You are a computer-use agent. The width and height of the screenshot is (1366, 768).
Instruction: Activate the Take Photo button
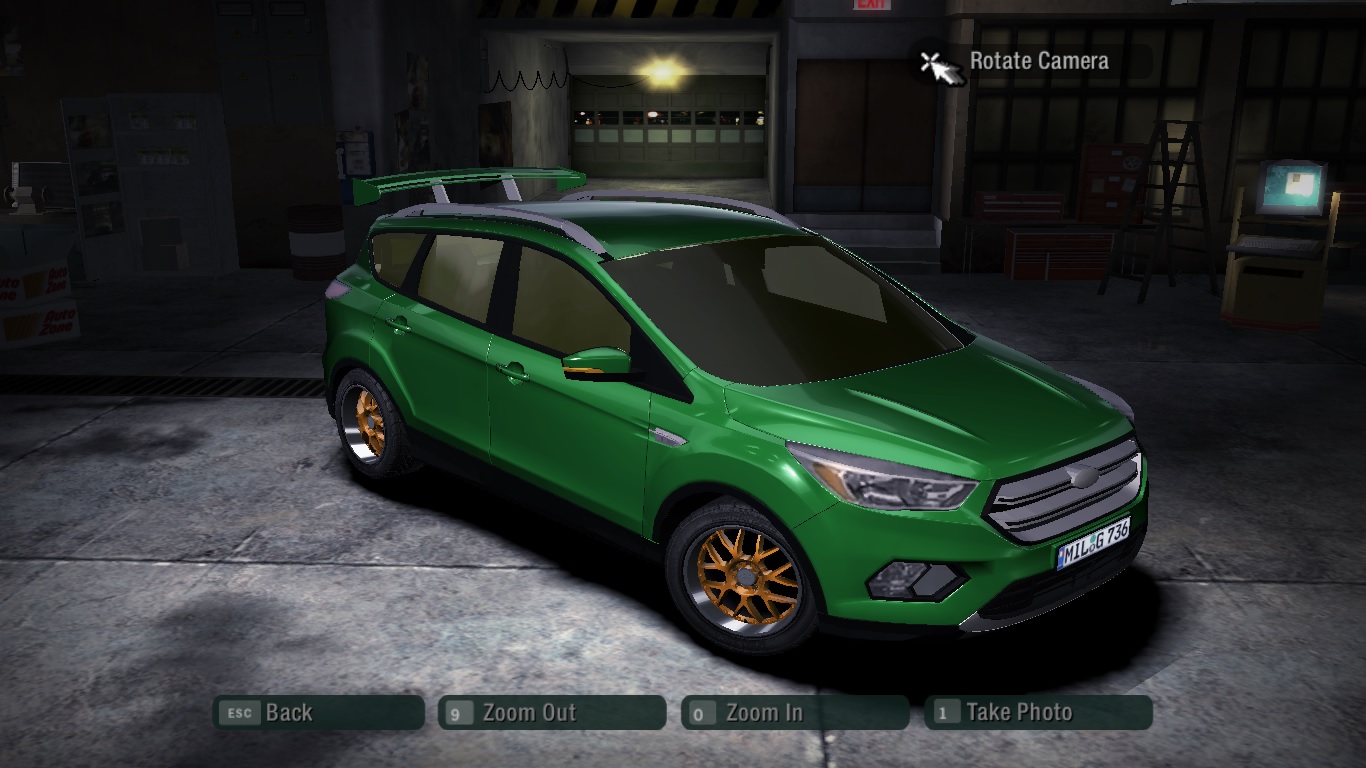click(1038, 713)
